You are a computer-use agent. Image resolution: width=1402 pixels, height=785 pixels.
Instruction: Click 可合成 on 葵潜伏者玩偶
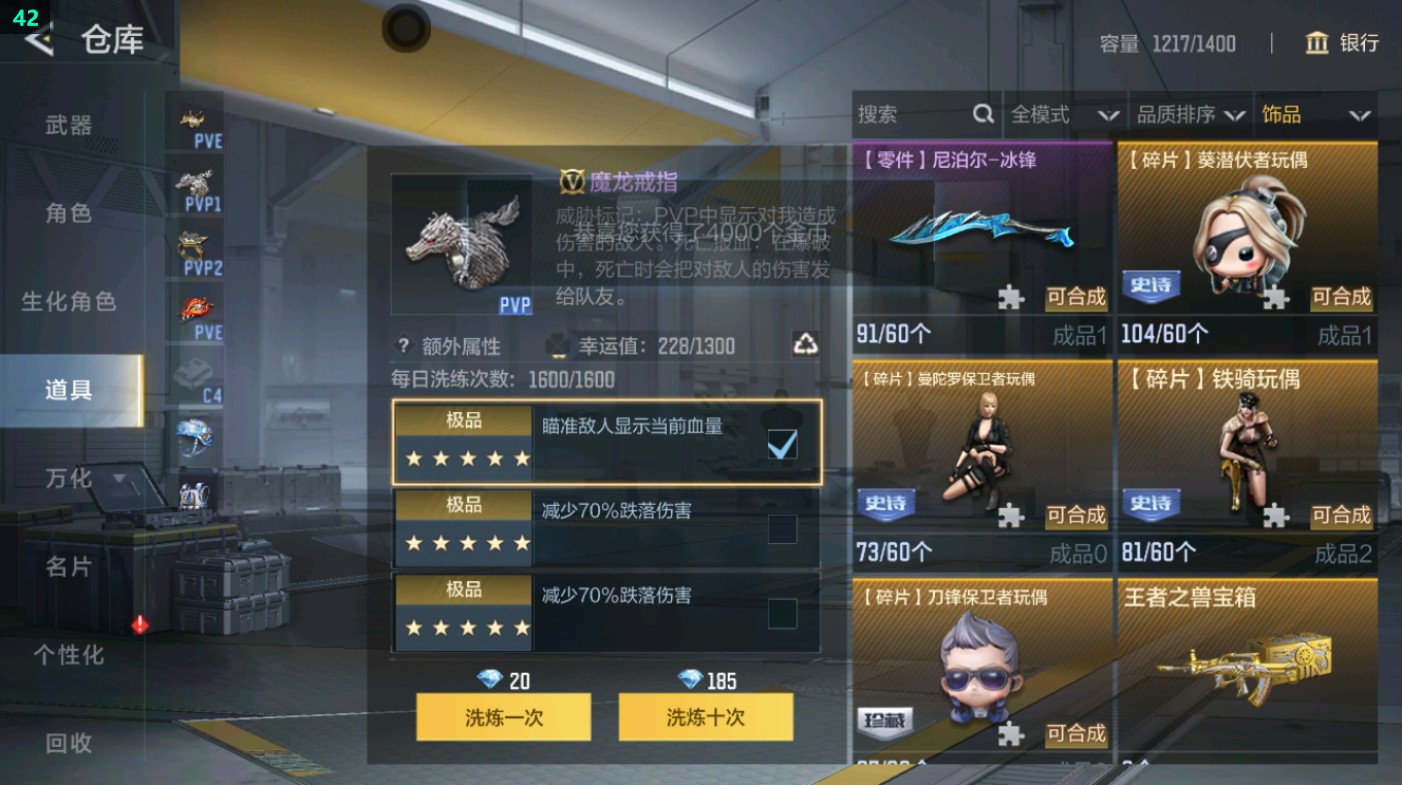[x=1342, y=298]
